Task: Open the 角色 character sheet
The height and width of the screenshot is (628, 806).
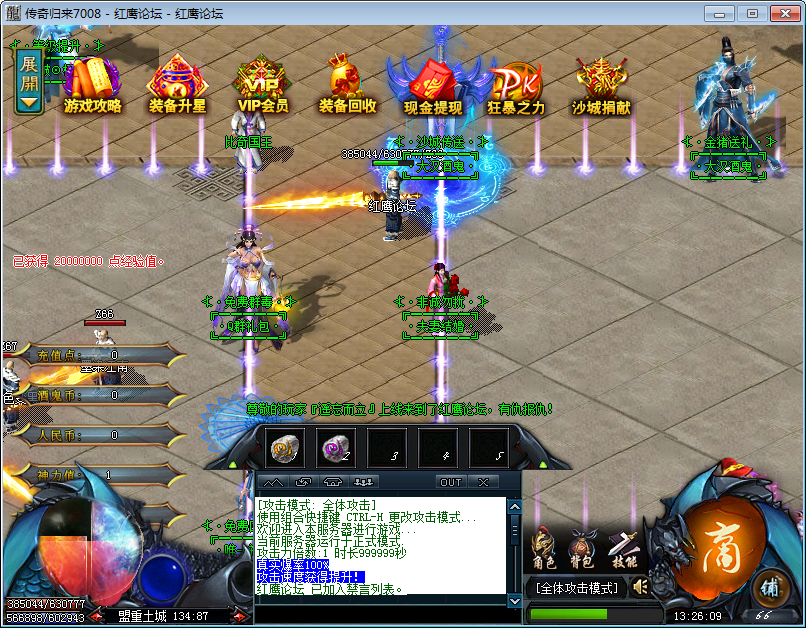Action: click(x=544, y=548)
